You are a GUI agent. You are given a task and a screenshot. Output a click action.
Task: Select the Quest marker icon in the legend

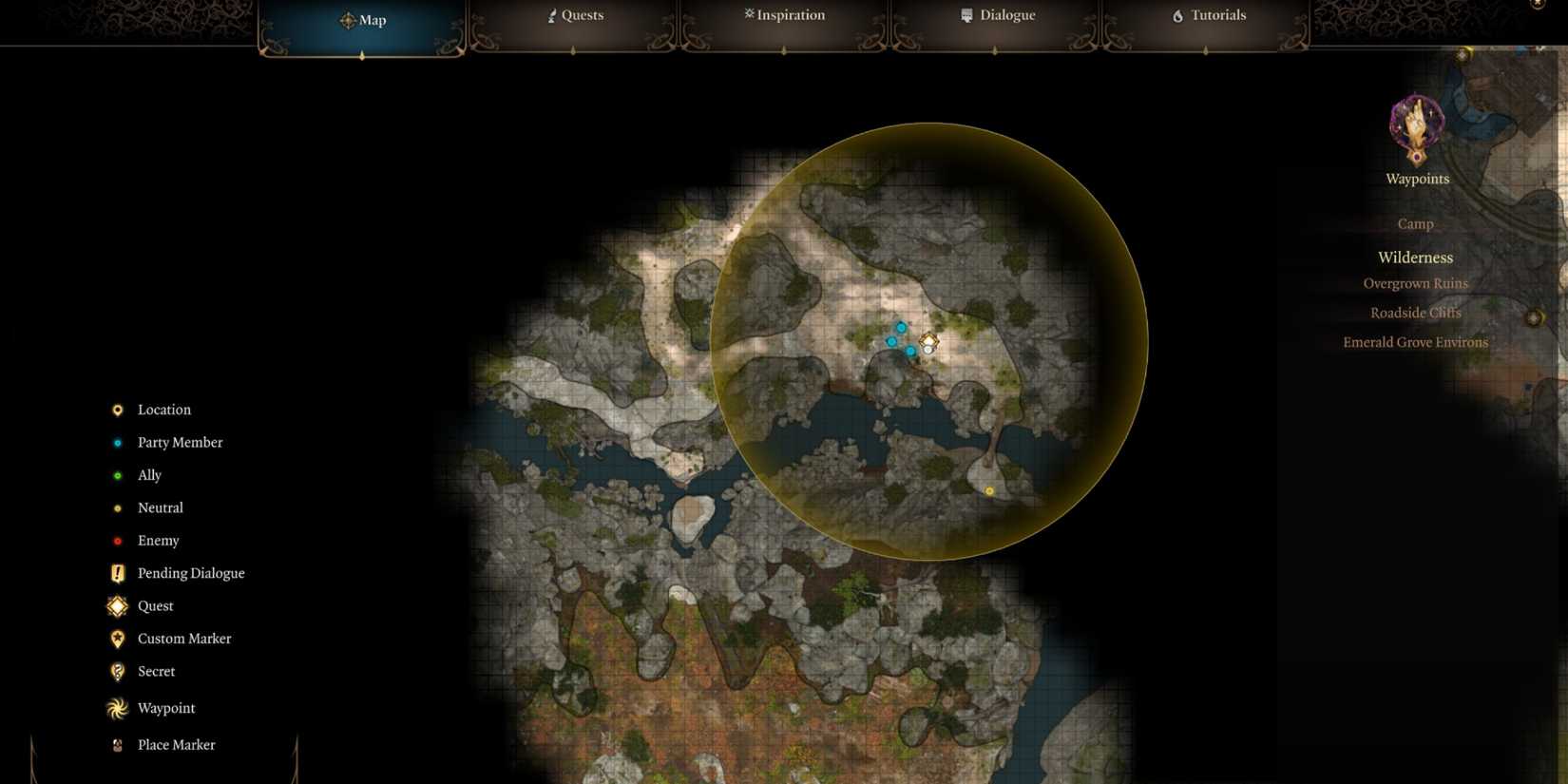point(117,605)
